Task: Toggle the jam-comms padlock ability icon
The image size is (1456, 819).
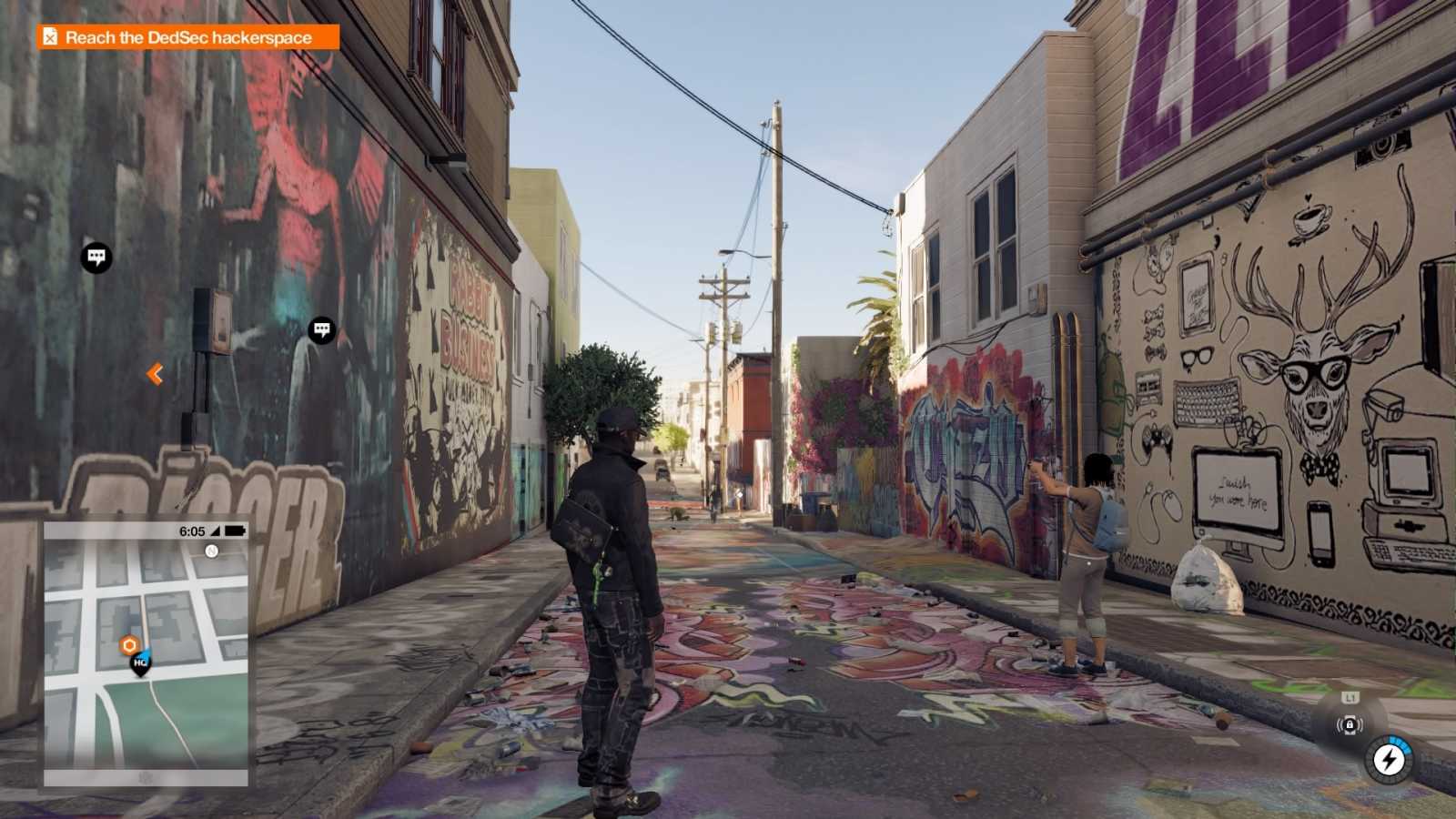Action: (1350, 725)
